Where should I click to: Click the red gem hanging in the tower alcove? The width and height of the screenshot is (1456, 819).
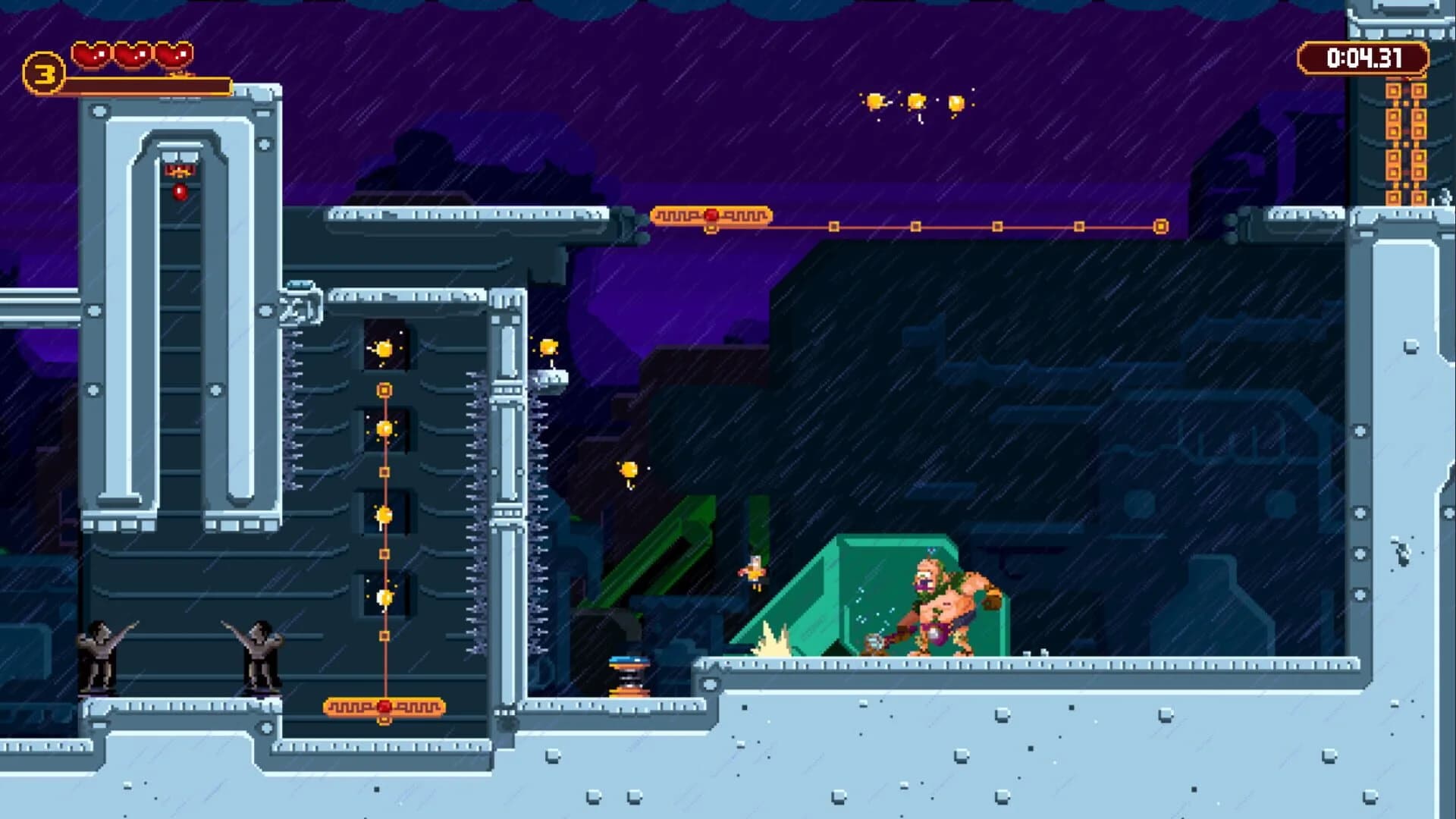(x=180, y=191)
